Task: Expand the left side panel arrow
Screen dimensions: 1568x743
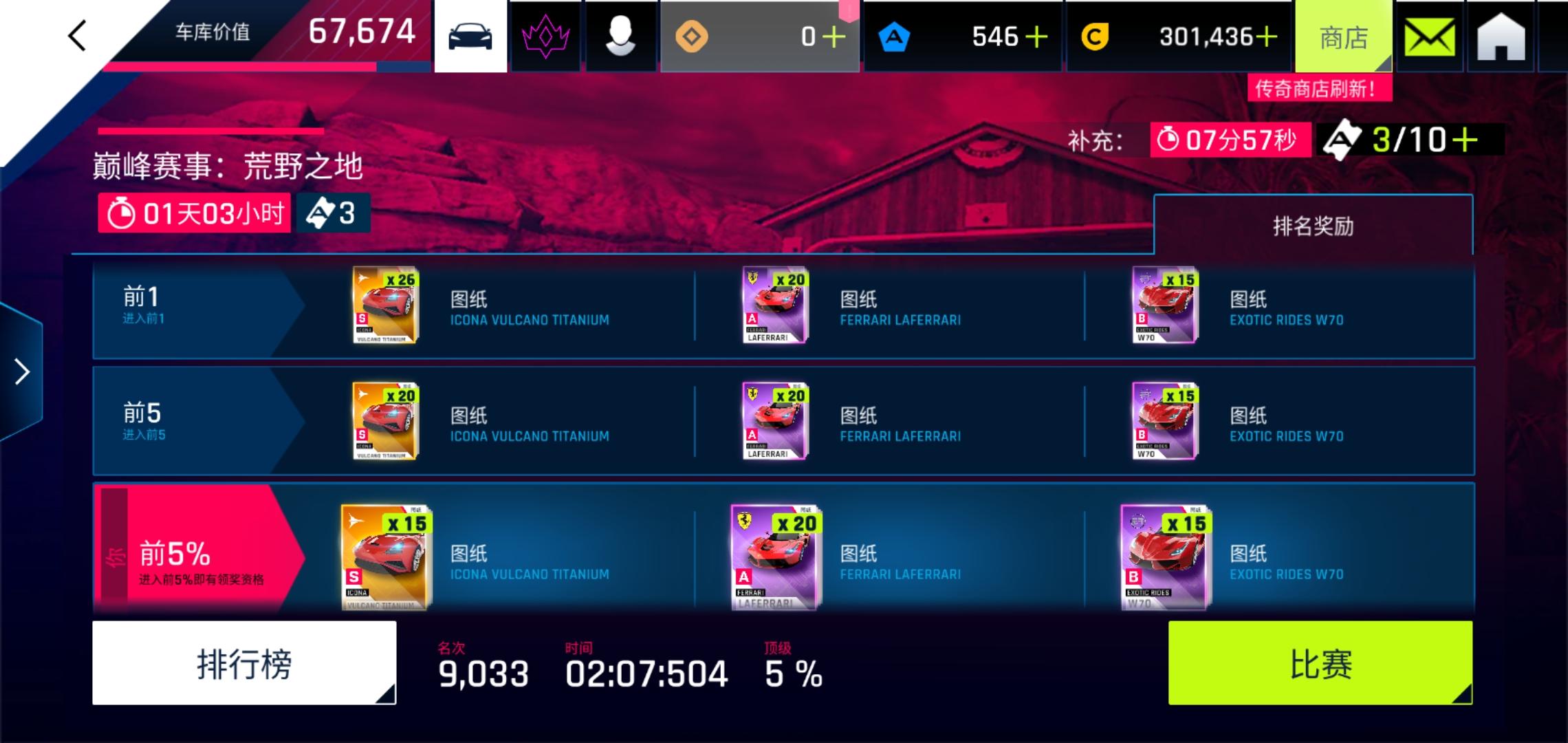Action: pyautogui.click(x=21, y=371)
